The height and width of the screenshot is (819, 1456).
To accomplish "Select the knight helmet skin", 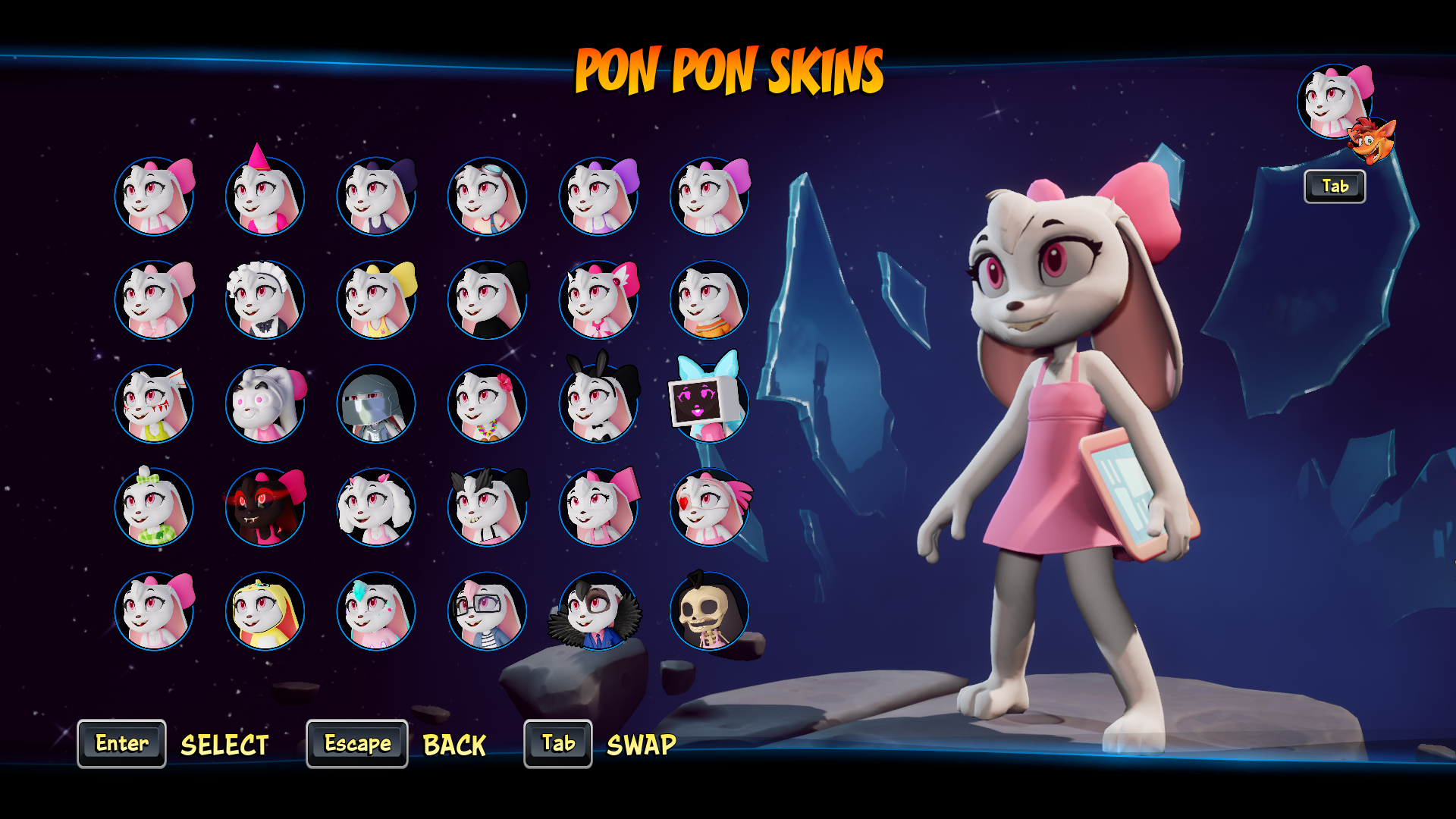I will [x=376, y=403].
